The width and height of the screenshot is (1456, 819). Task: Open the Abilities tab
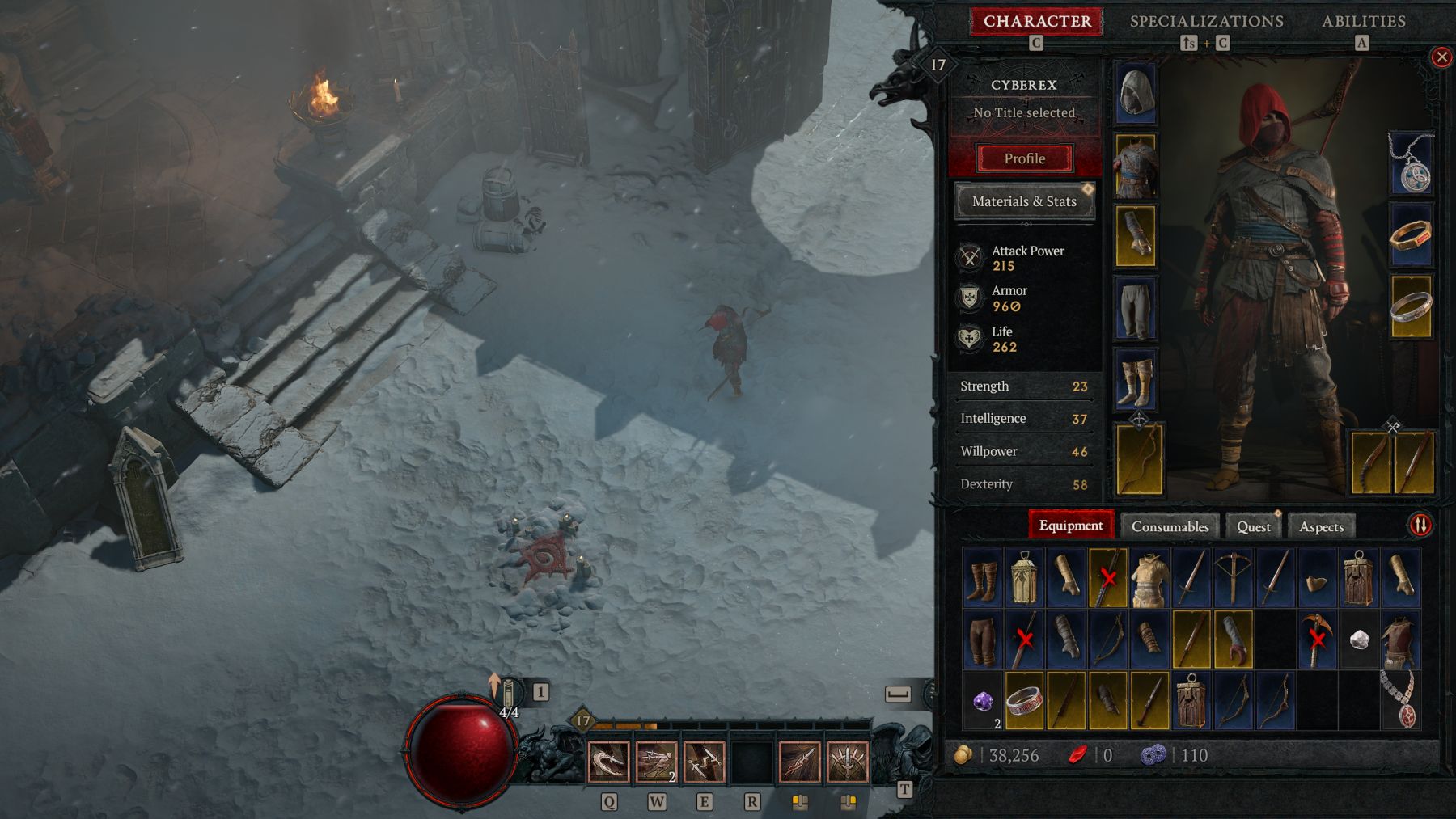tap(1363, 22)
